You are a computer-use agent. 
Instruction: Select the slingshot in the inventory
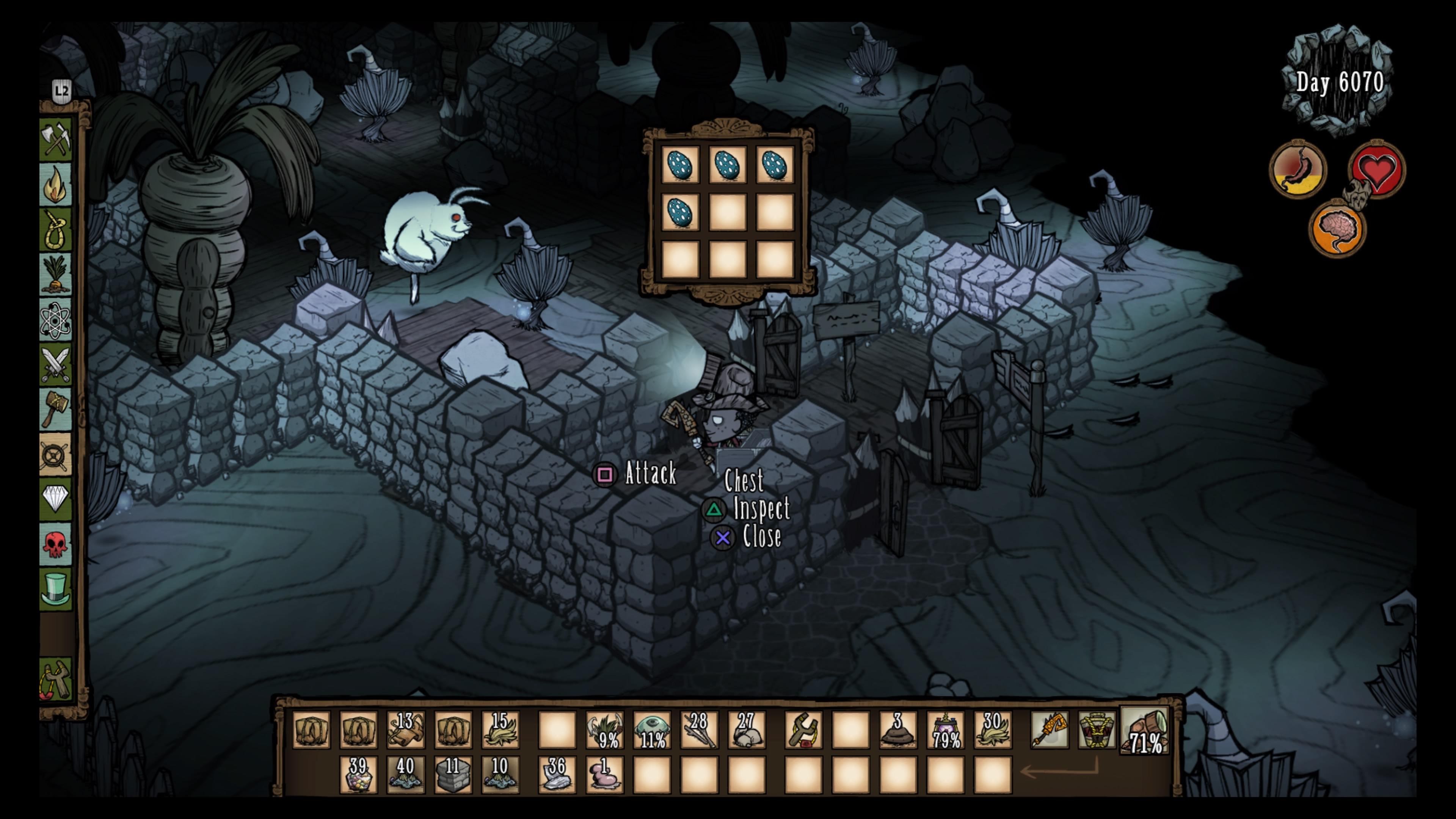point(803,730)
